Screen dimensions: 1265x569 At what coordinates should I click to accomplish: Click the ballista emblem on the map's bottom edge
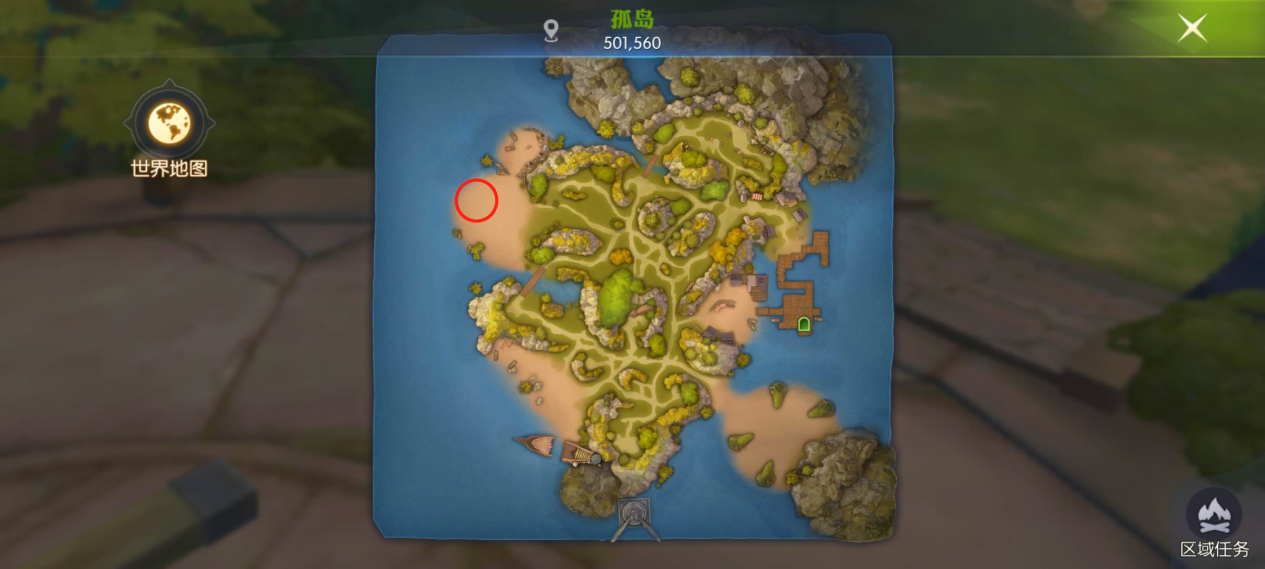tap(633, 517)
